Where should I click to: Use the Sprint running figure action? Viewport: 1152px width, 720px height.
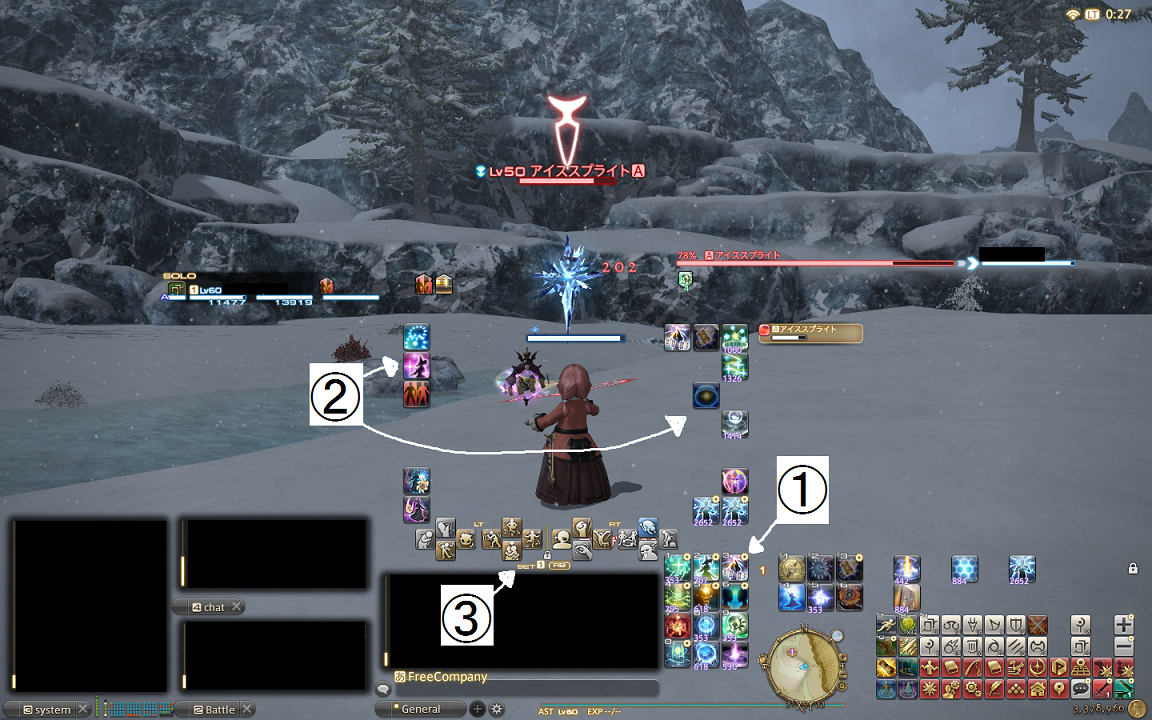(886, 624)
